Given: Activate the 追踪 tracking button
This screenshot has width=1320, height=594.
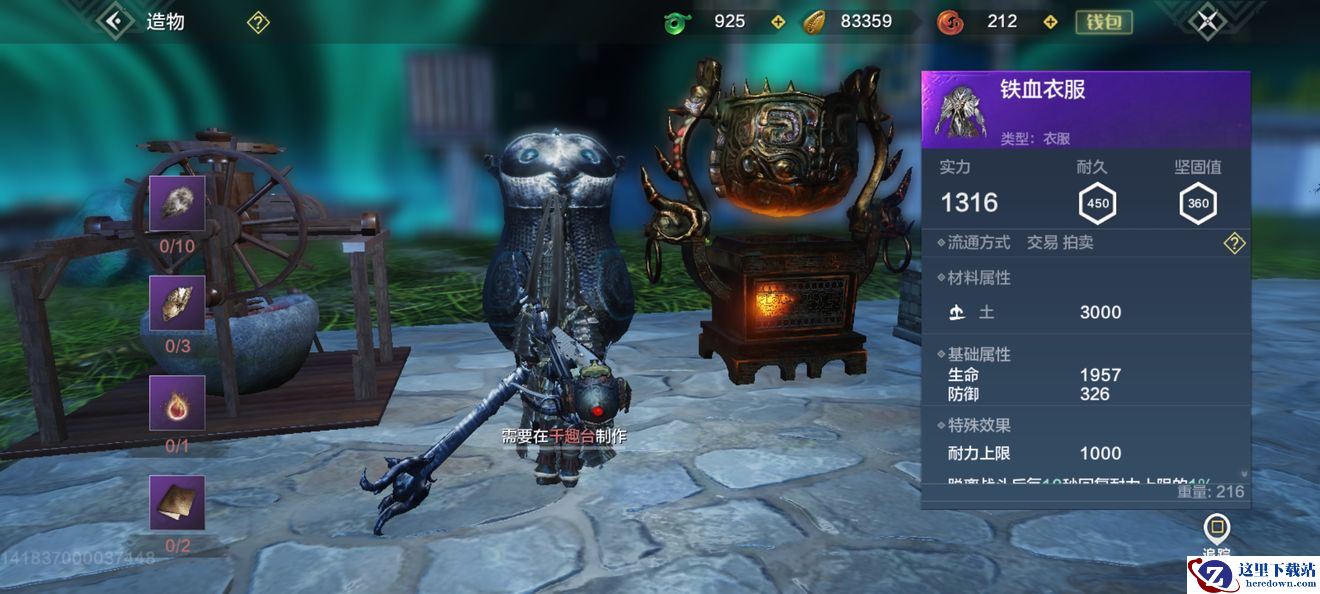Looking at the screenshot, I should click(x=1216, y=530).
